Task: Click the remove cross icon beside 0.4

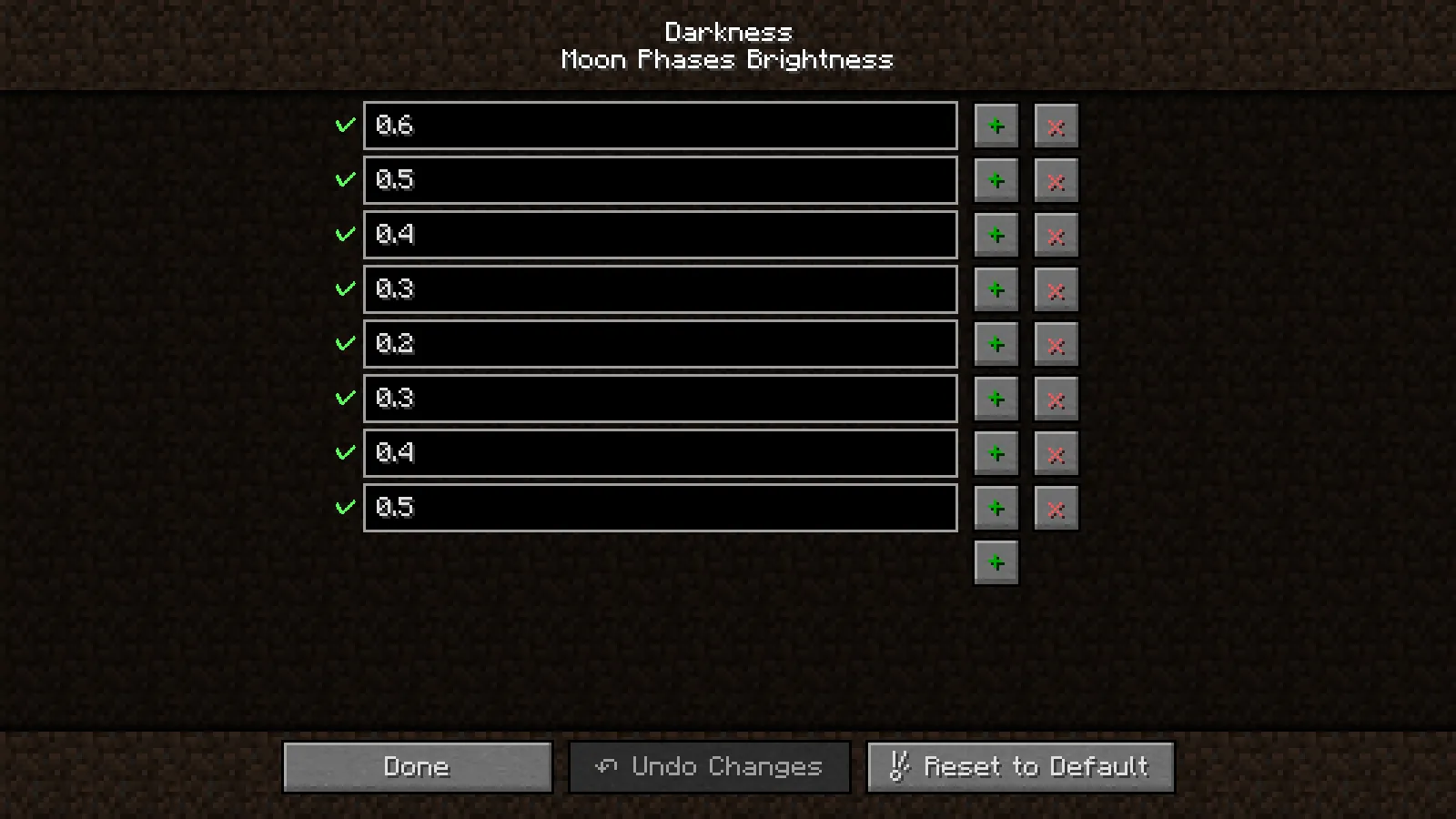Action: pos(1056,235)
